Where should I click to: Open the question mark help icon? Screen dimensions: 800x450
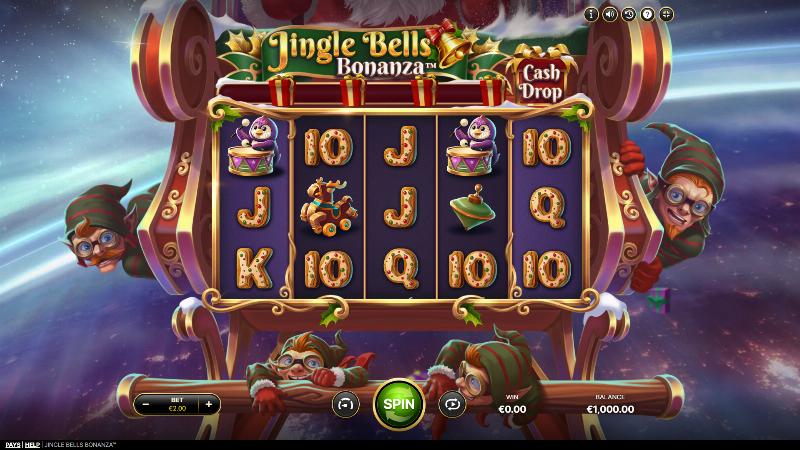click(647, 14)
